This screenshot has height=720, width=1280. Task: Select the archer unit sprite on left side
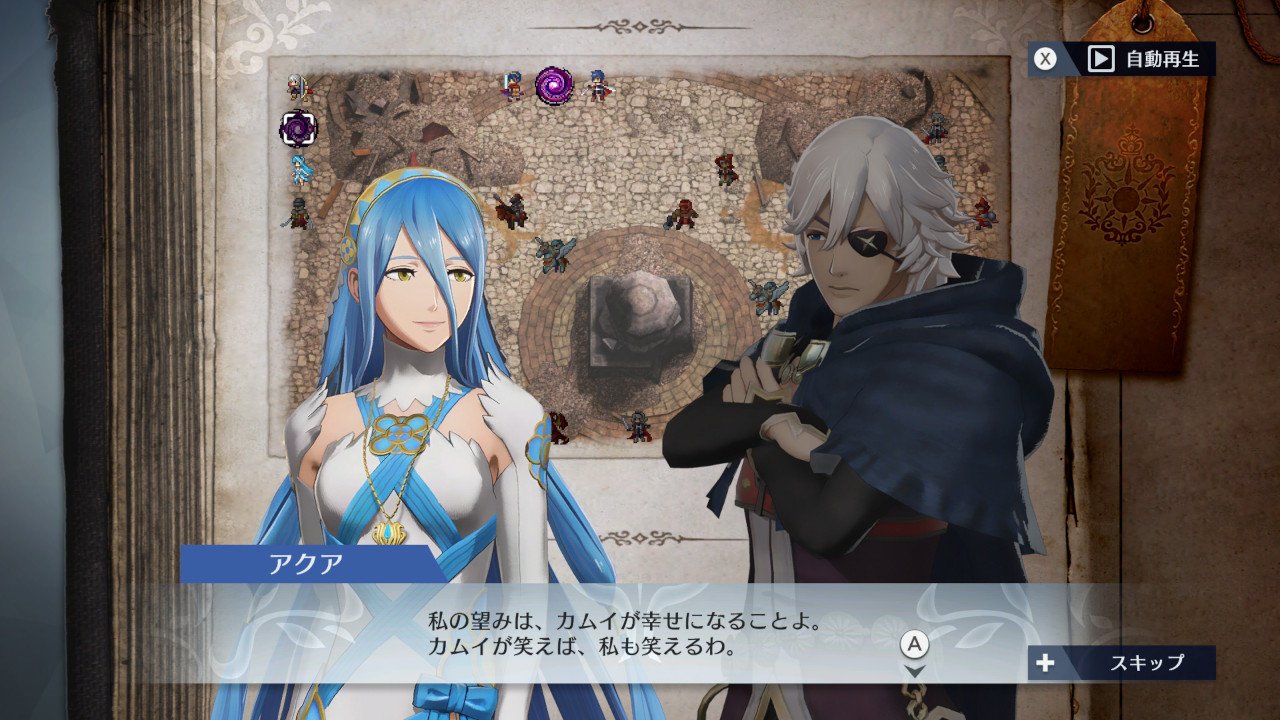(297, 88)
